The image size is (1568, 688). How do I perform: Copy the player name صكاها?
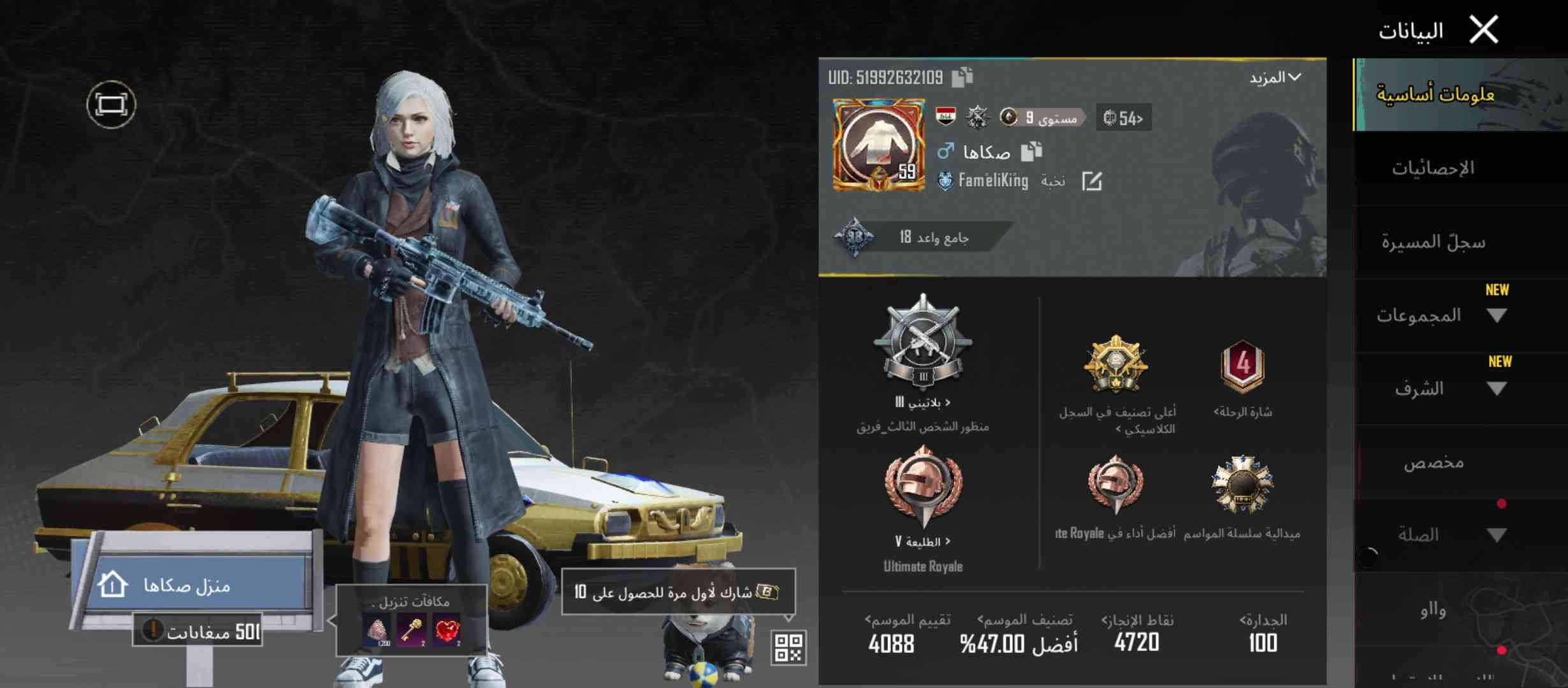pos(1031,152)
